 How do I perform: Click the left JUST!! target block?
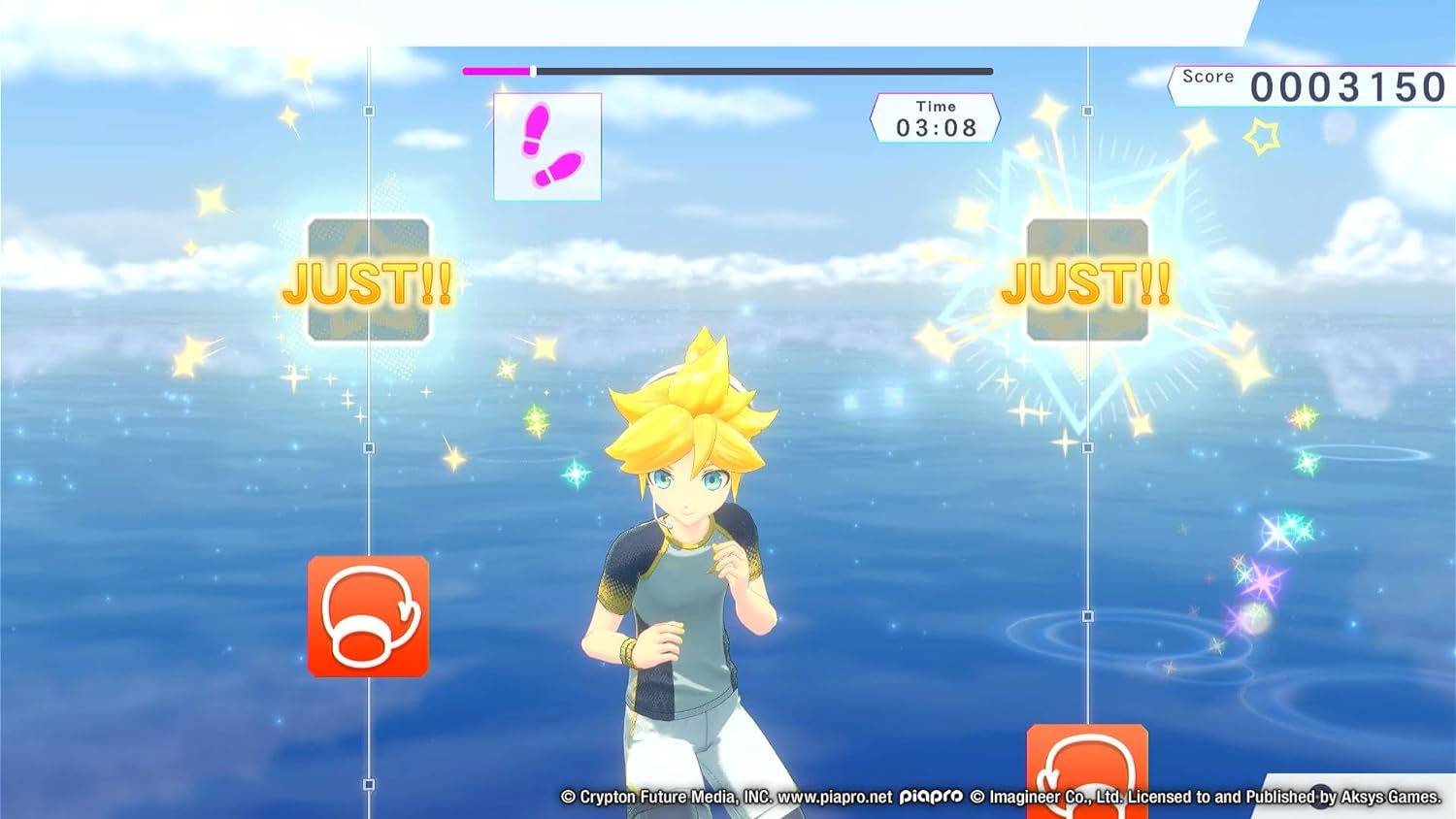pyautogui.click(x=369, y=281)
